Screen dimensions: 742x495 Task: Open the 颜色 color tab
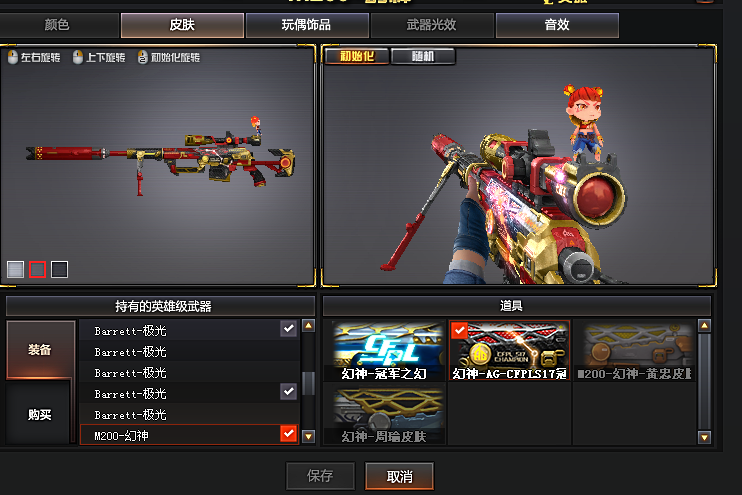59,25
